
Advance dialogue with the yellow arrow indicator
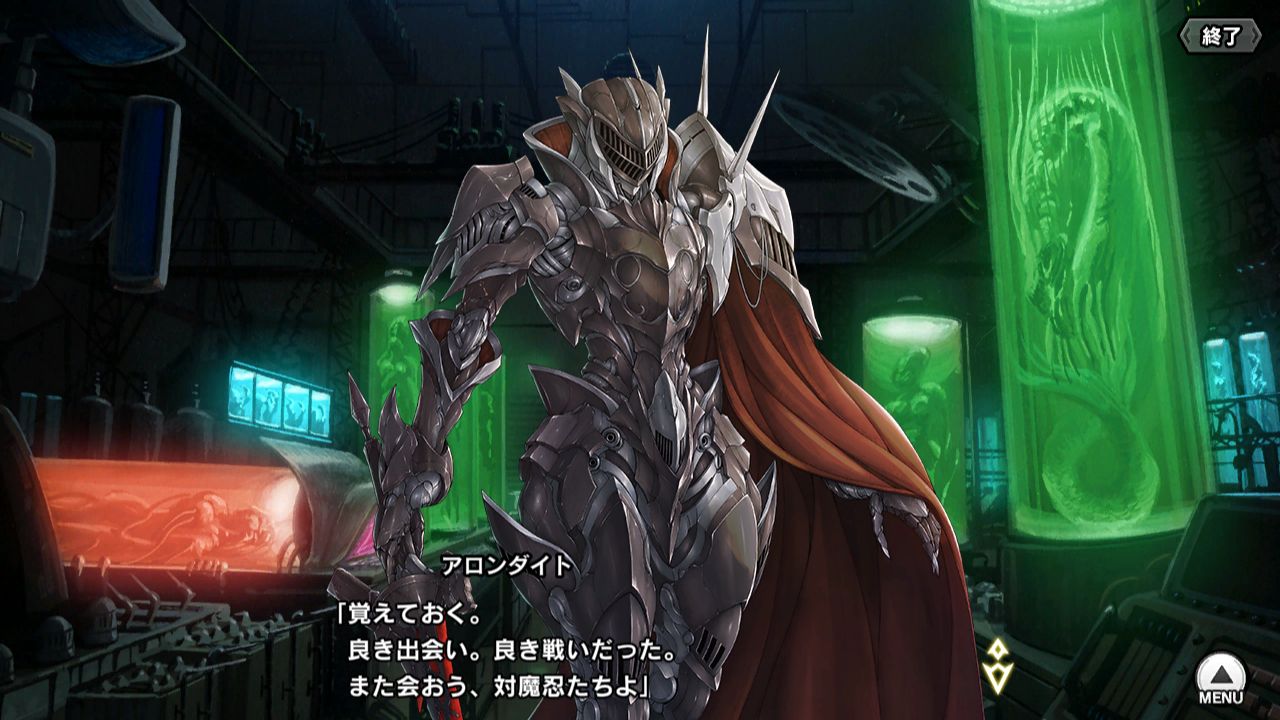point(999,664)
